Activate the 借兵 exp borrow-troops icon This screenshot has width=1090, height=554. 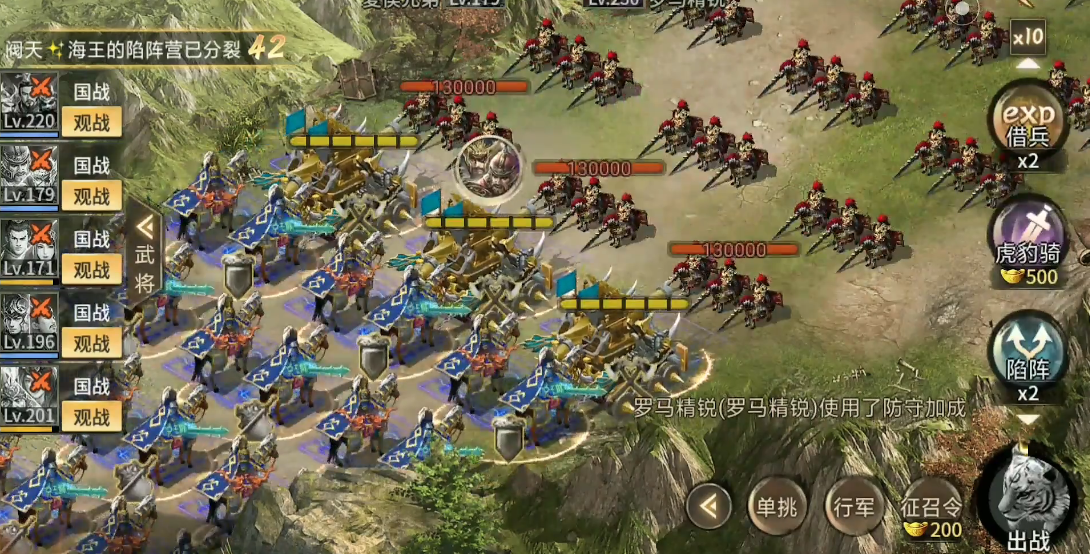click(x=1027, y=118)
